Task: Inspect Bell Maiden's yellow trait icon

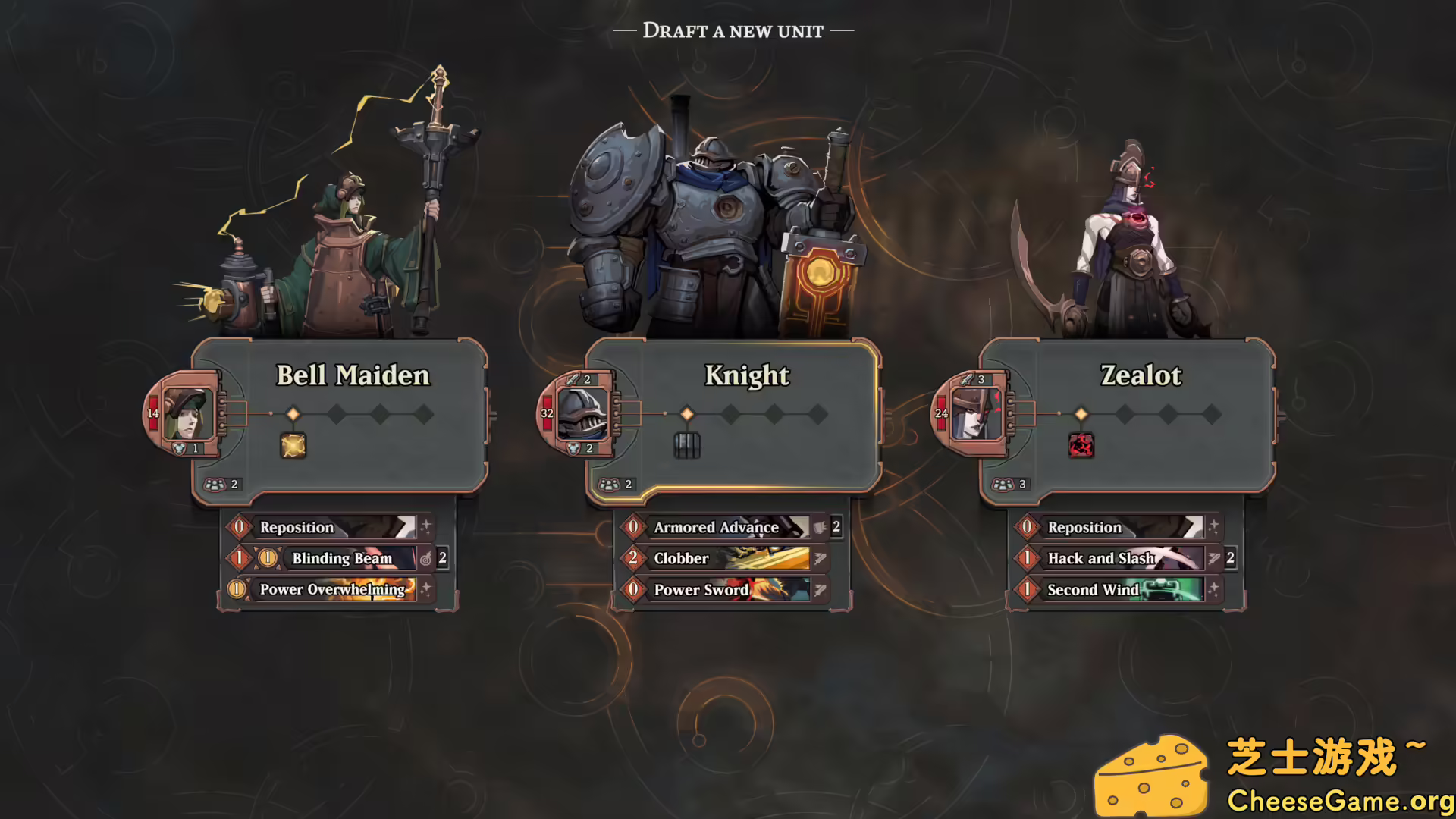Action: tap(293, 446)
